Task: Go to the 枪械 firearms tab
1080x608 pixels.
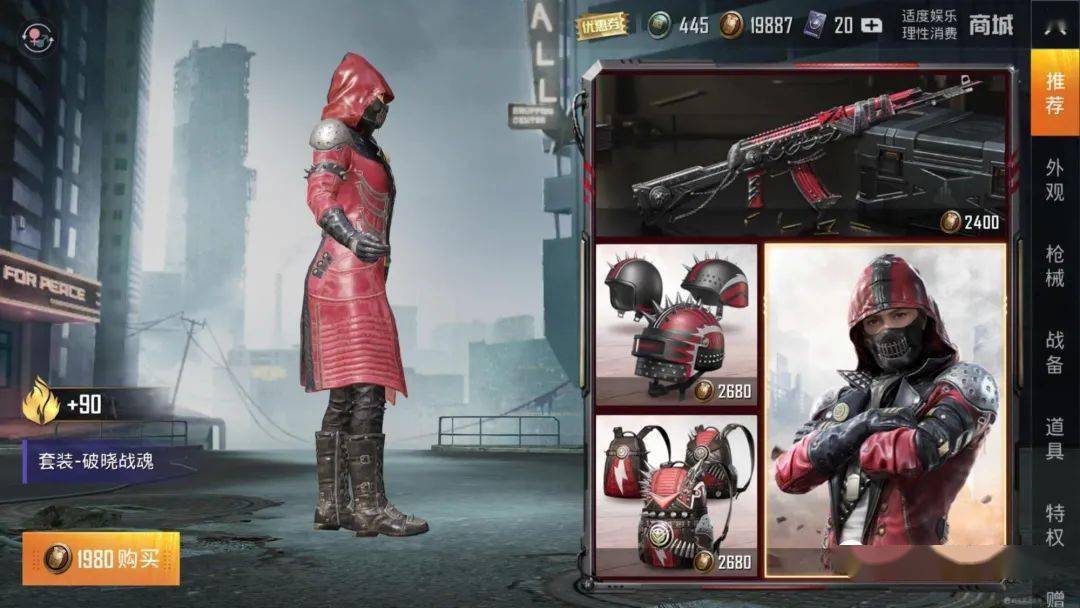Action: (x=1055, y=266)
